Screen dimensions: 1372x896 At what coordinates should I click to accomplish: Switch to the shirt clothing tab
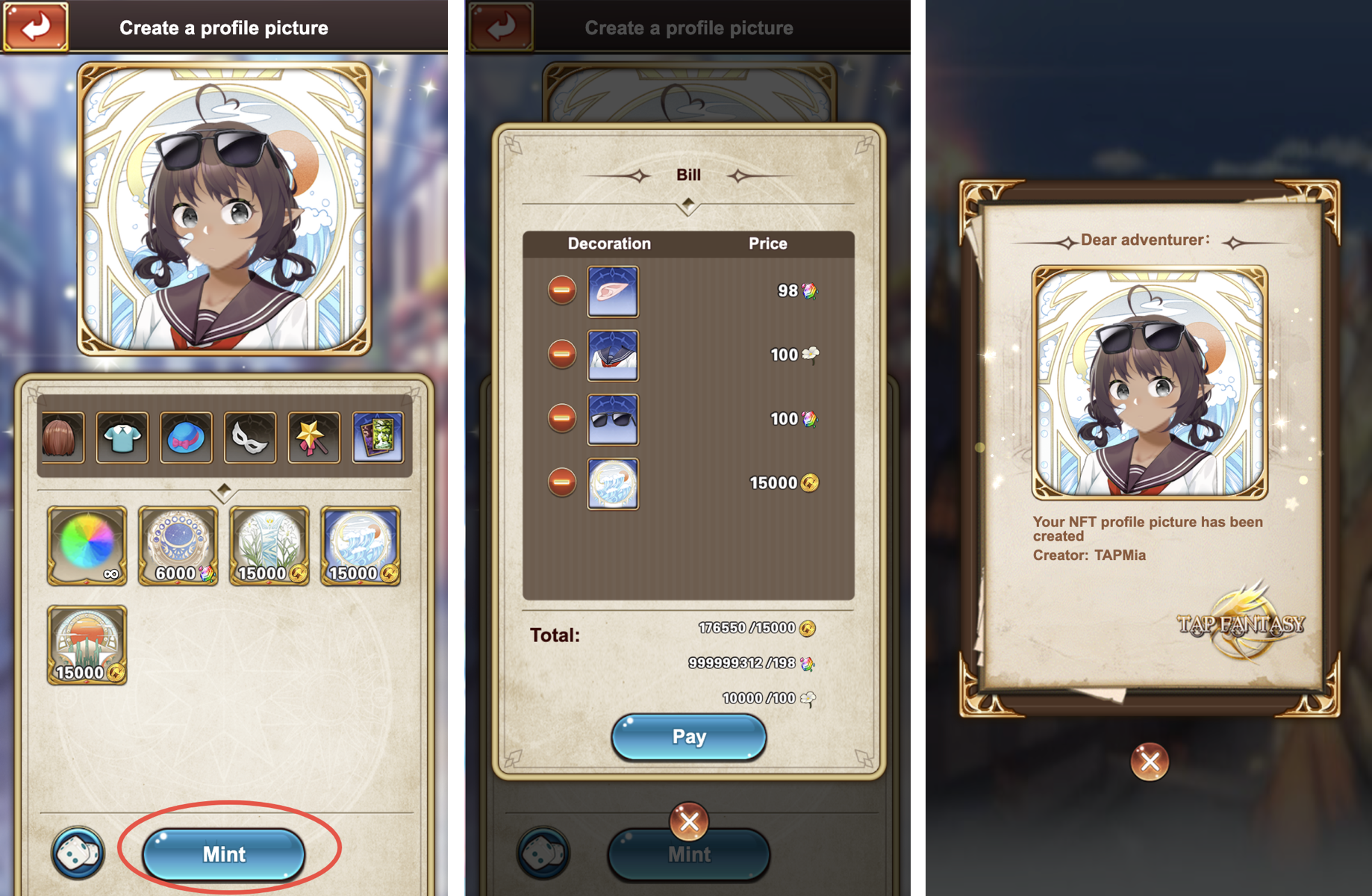coord(122,437)
